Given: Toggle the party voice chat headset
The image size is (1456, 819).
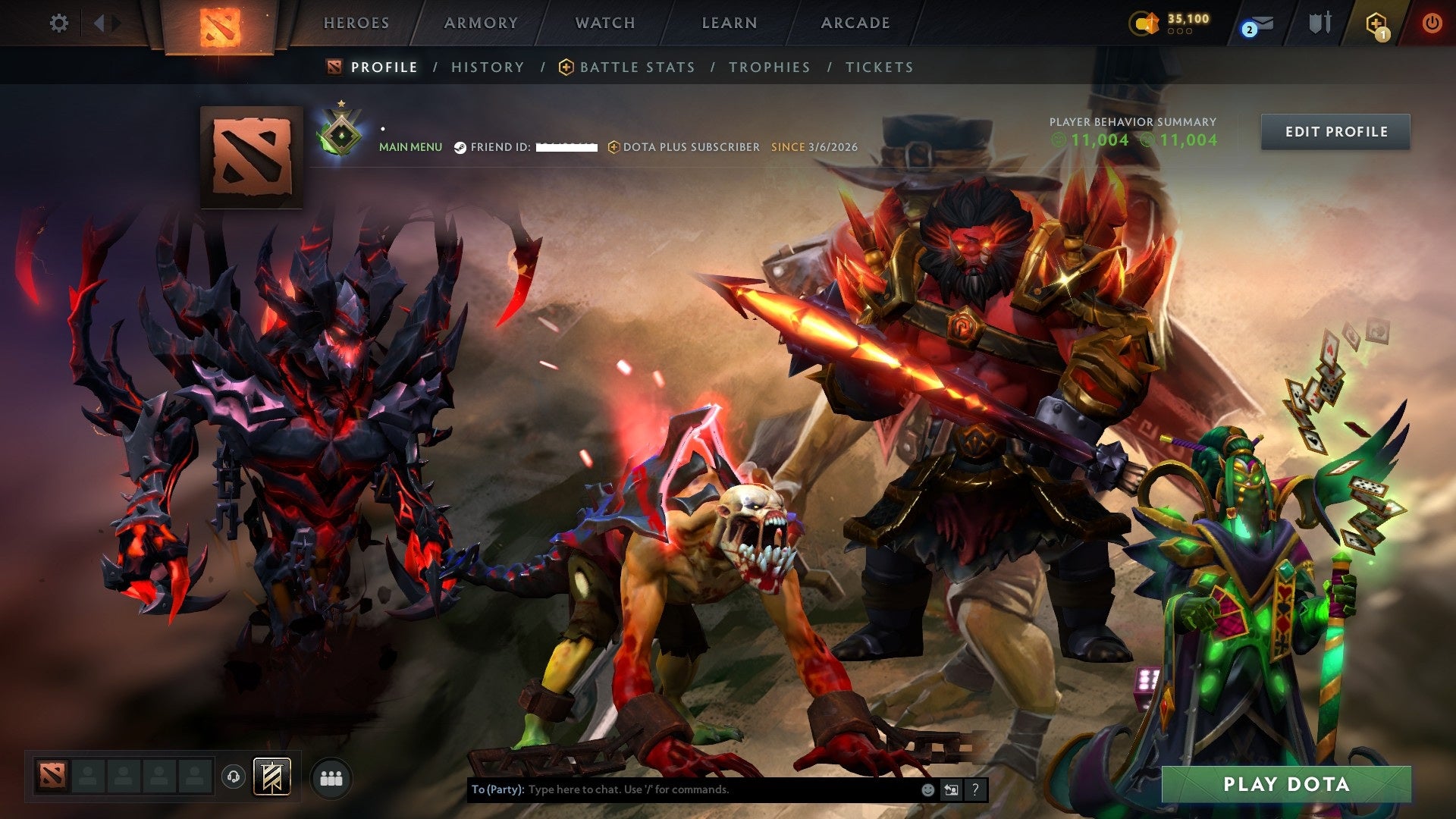Looking at the screenshot, I should pos(232,778).
